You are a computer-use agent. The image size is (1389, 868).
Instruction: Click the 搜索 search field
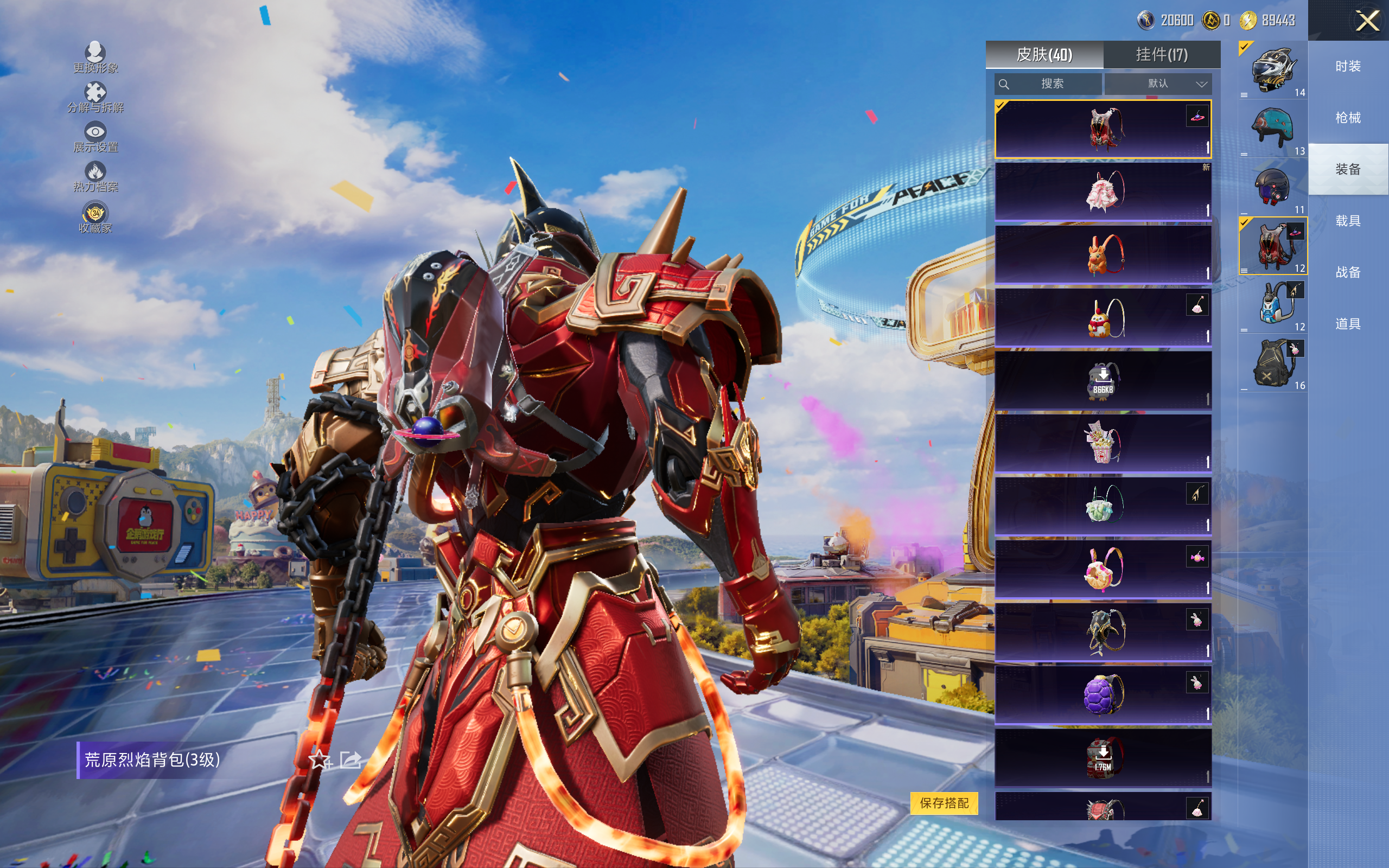1048,84
